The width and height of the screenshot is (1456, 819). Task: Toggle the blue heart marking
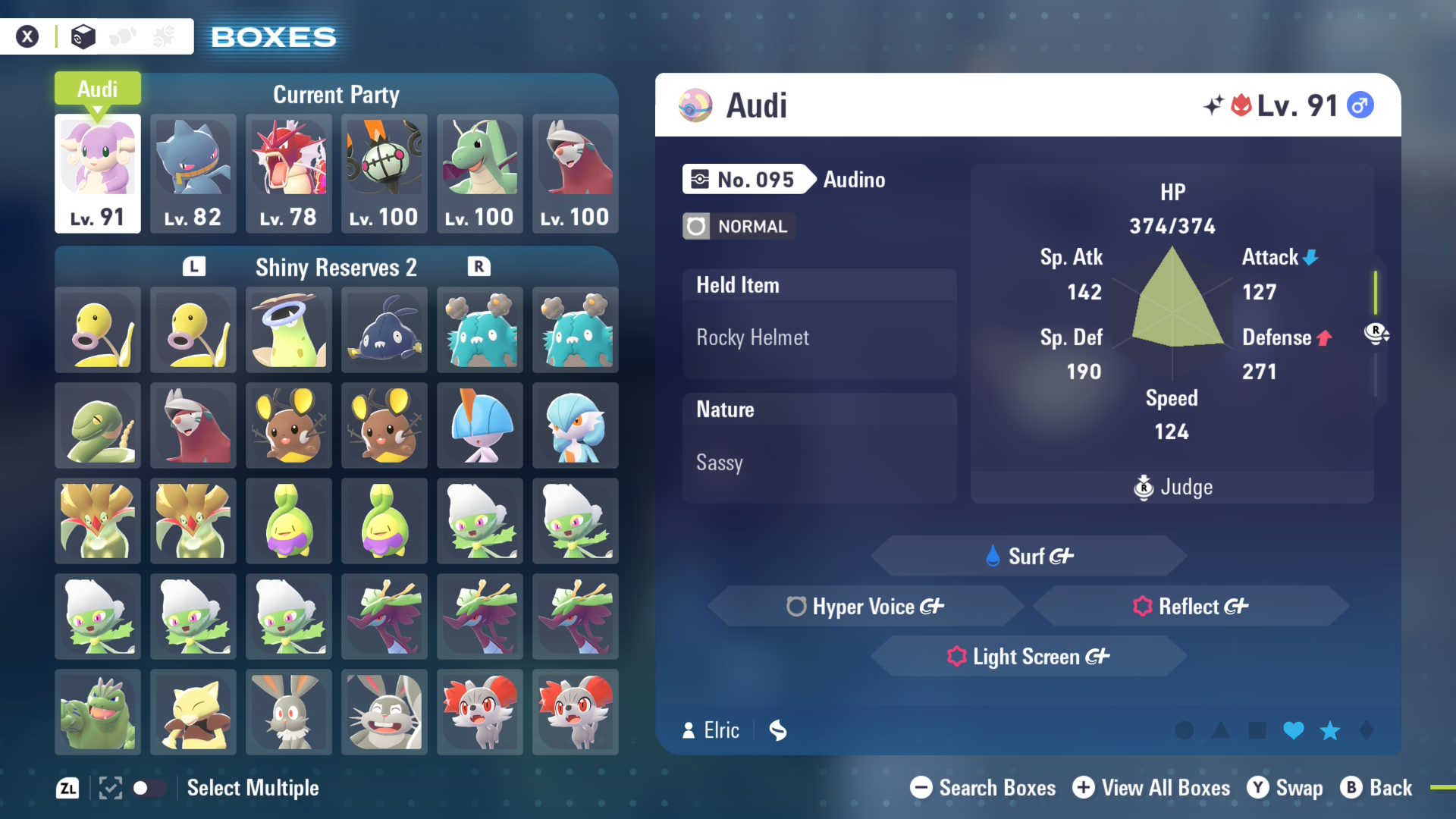pos(1294,730)
